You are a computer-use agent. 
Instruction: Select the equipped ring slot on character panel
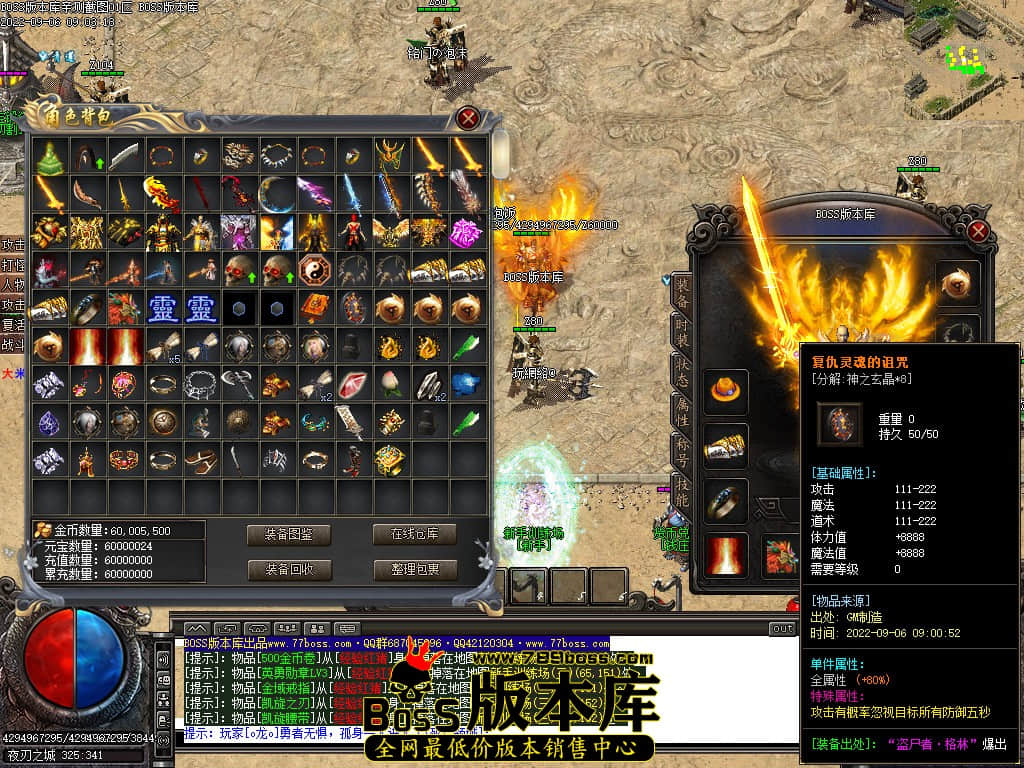tap(726, 500)
